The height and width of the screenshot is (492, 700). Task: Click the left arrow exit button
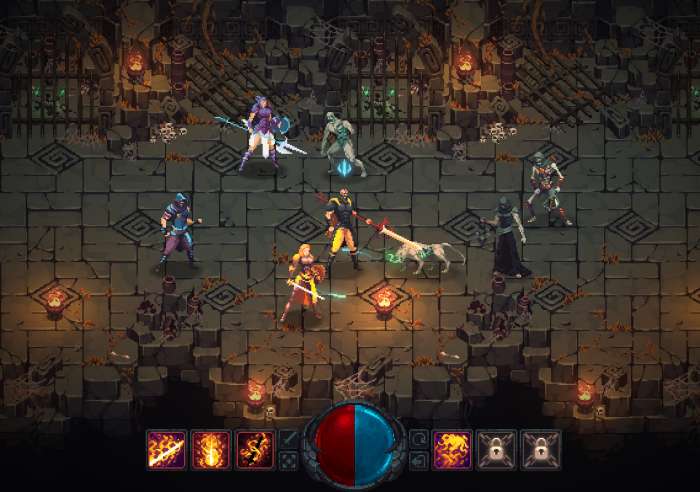[418, 460]
